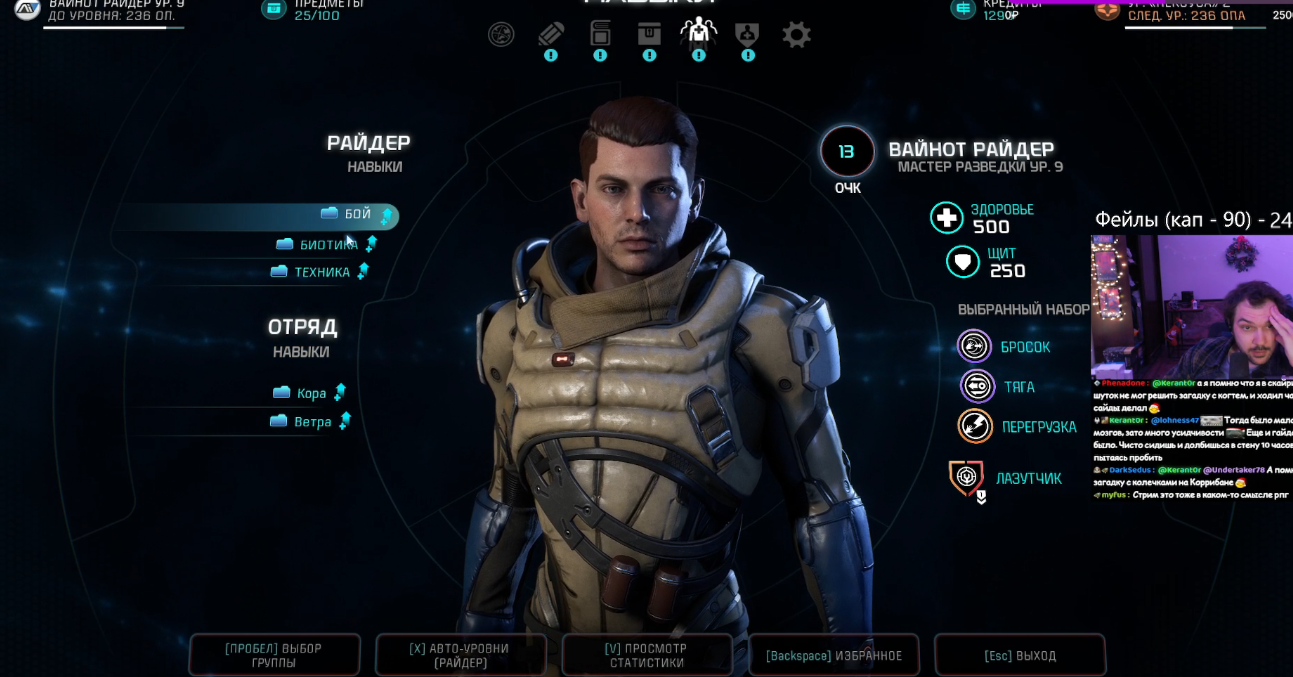This screenshot has width=1293, height=677.
Task: Open Просмотр статистики
Action: (x=647, y=656)
